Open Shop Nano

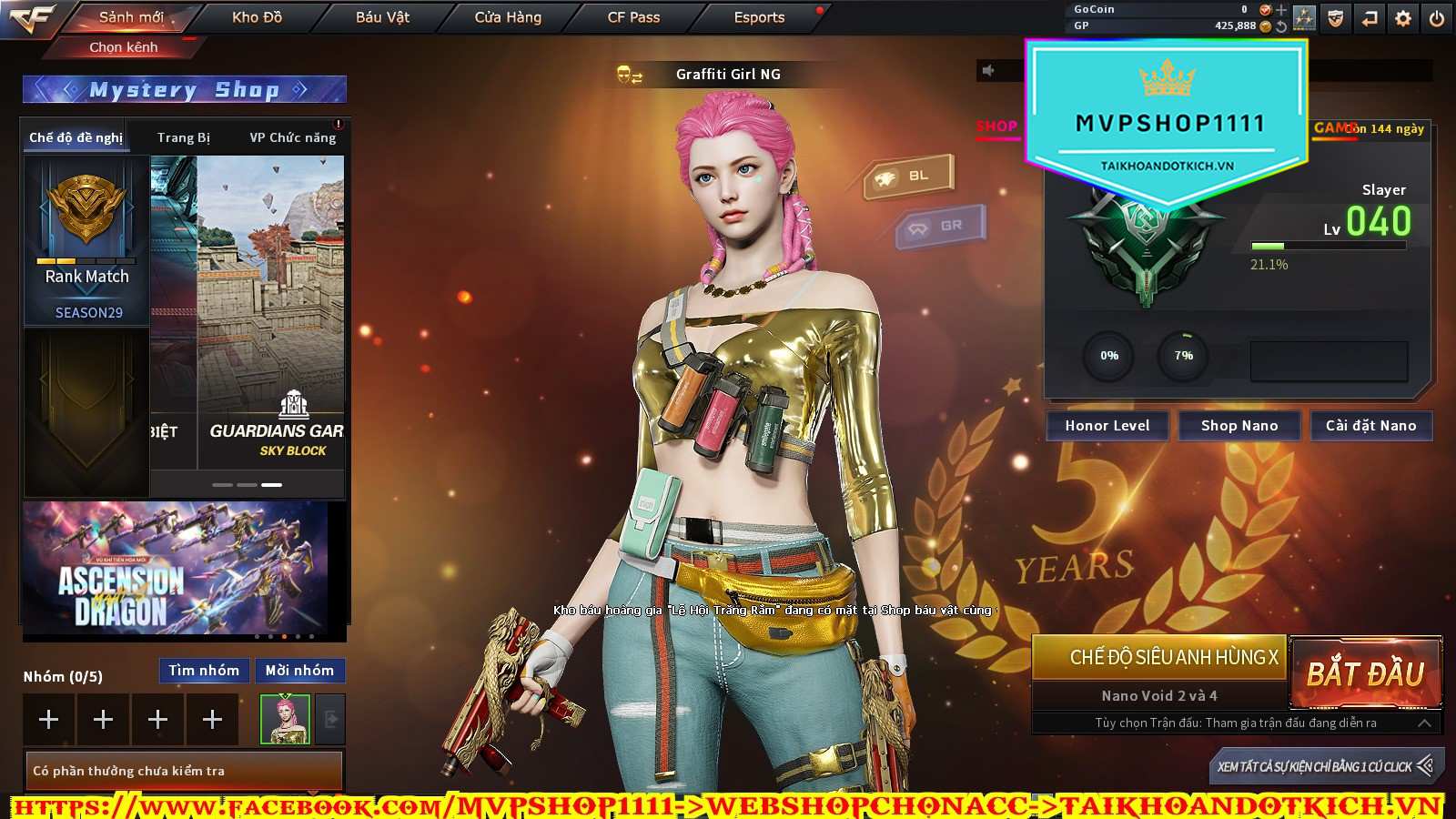click(x=1239, y=426)
